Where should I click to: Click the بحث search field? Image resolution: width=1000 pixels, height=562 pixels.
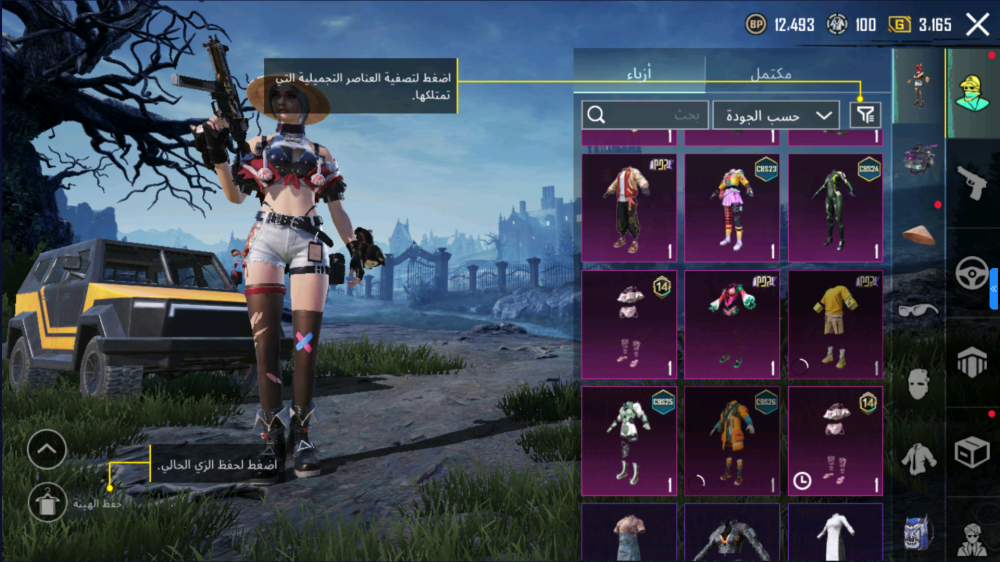click(645, 115)
